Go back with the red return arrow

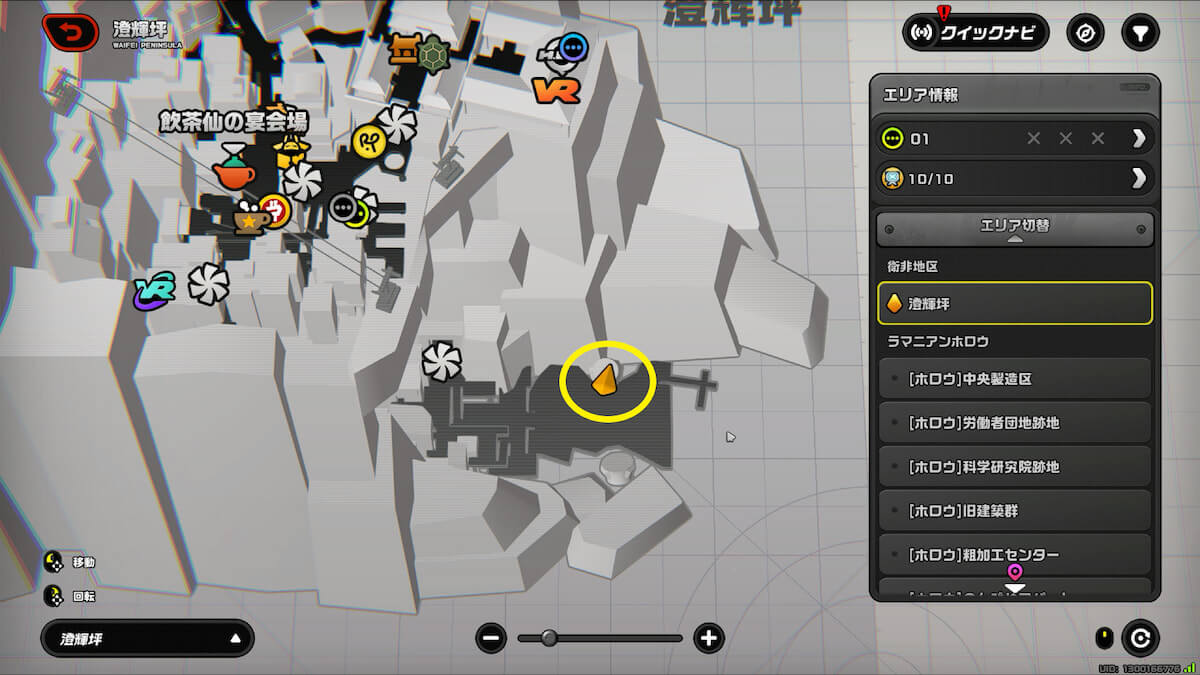tap(70, 33)
